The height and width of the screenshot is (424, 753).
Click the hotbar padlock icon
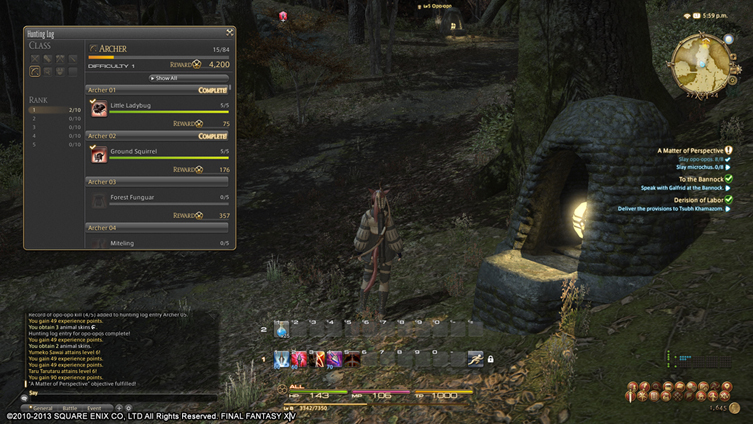click(491, 359)
